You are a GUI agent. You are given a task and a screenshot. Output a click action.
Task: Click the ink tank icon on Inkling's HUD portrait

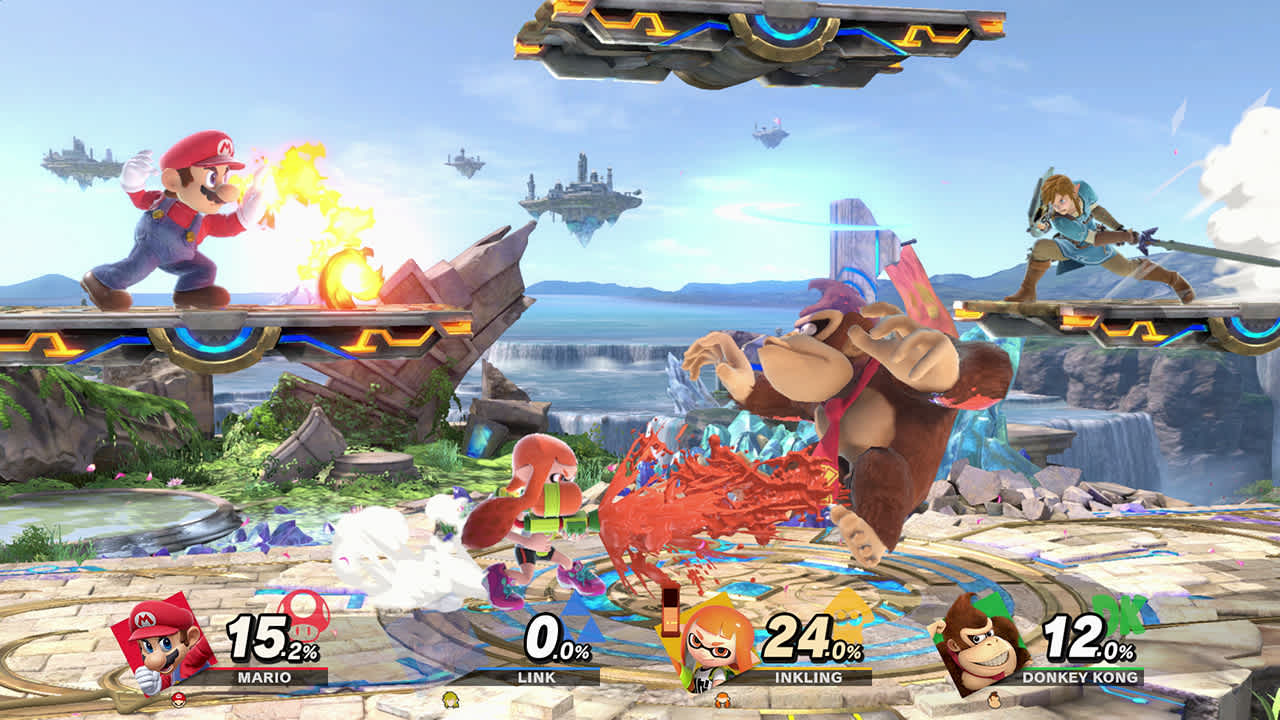(x=673, y=615)
